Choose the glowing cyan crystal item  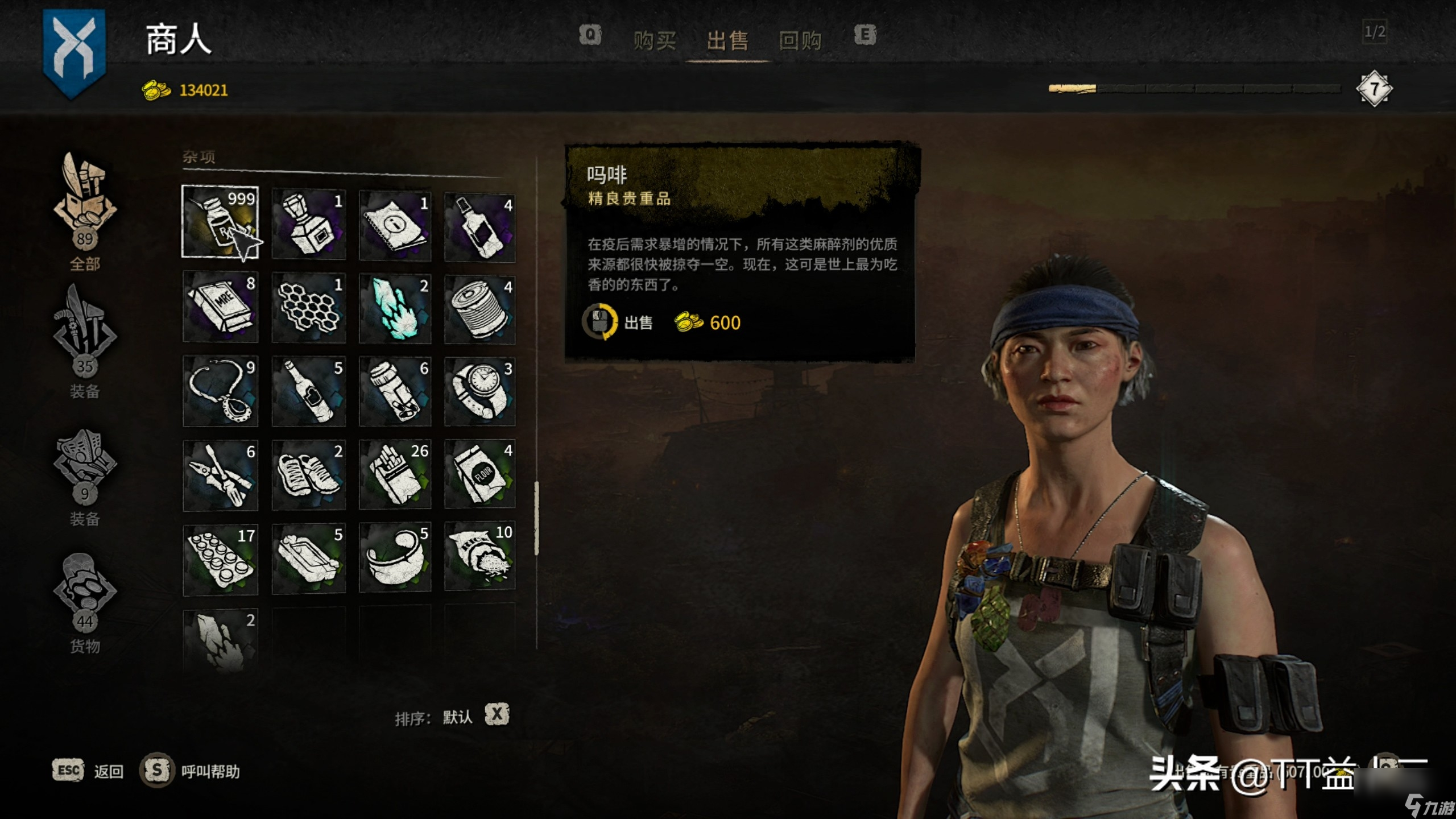(395, 308)
